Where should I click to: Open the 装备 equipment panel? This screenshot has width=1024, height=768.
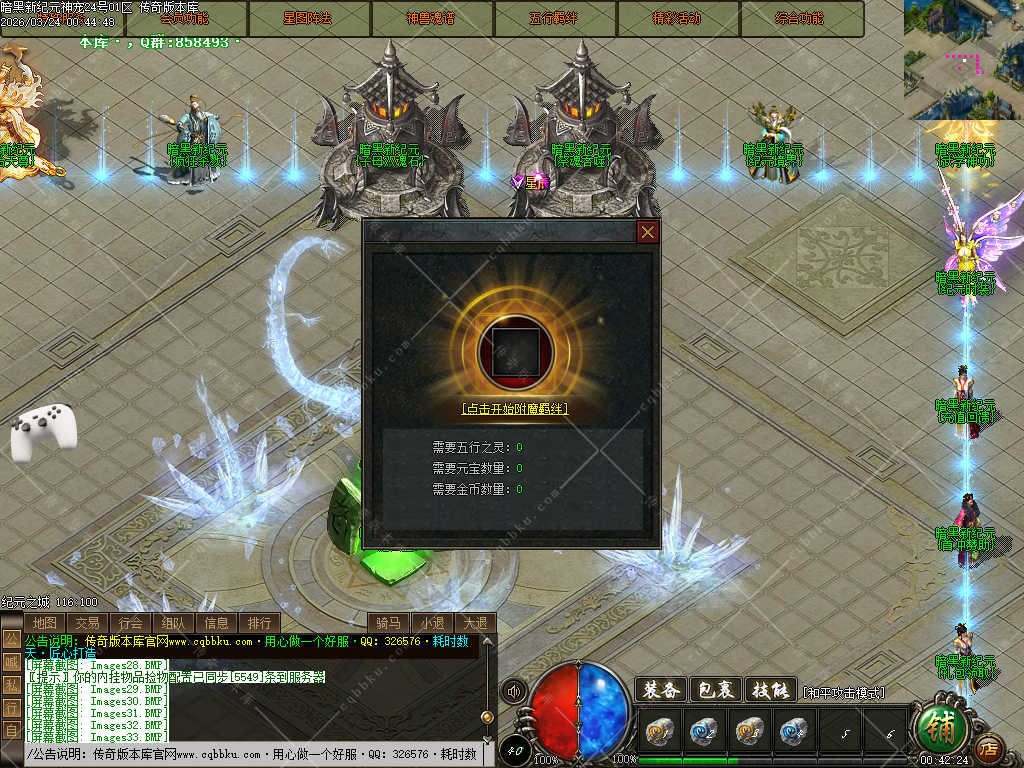[660, 690]
